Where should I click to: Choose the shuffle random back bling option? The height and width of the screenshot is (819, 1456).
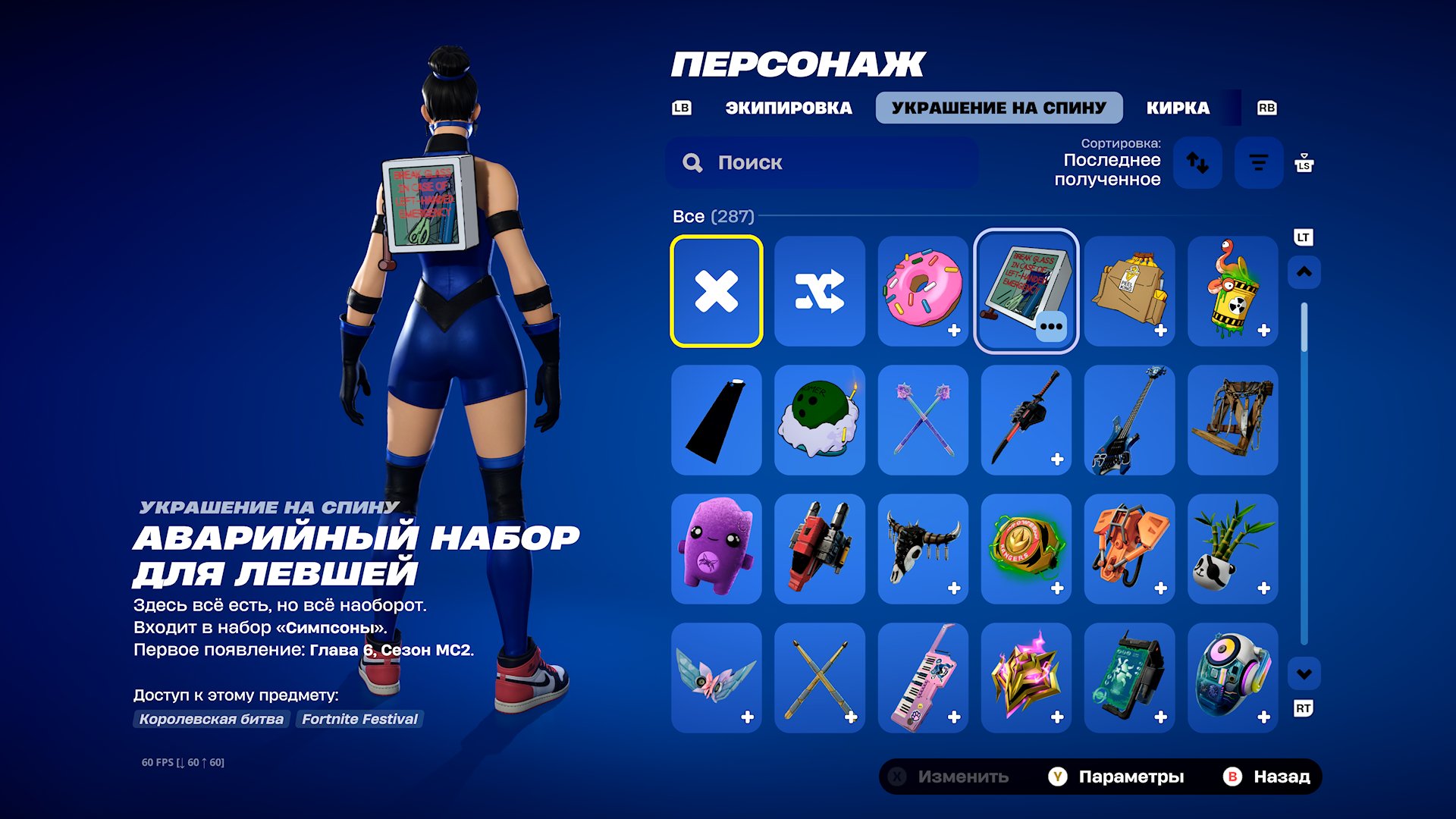point(819,291)
